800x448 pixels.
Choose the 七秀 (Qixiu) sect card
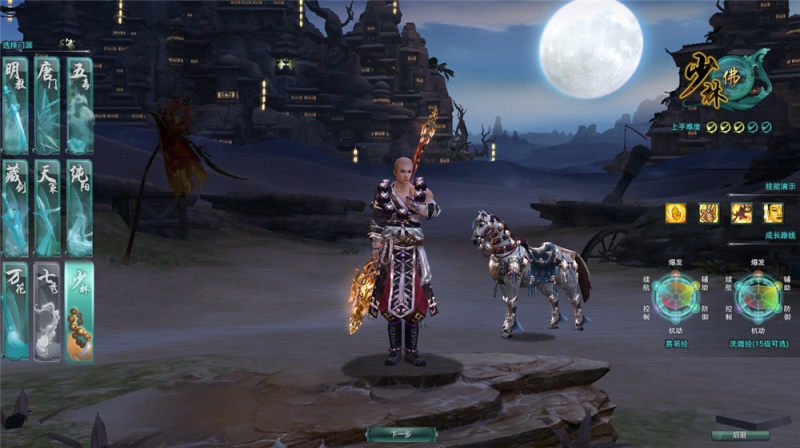click(47, 310)
